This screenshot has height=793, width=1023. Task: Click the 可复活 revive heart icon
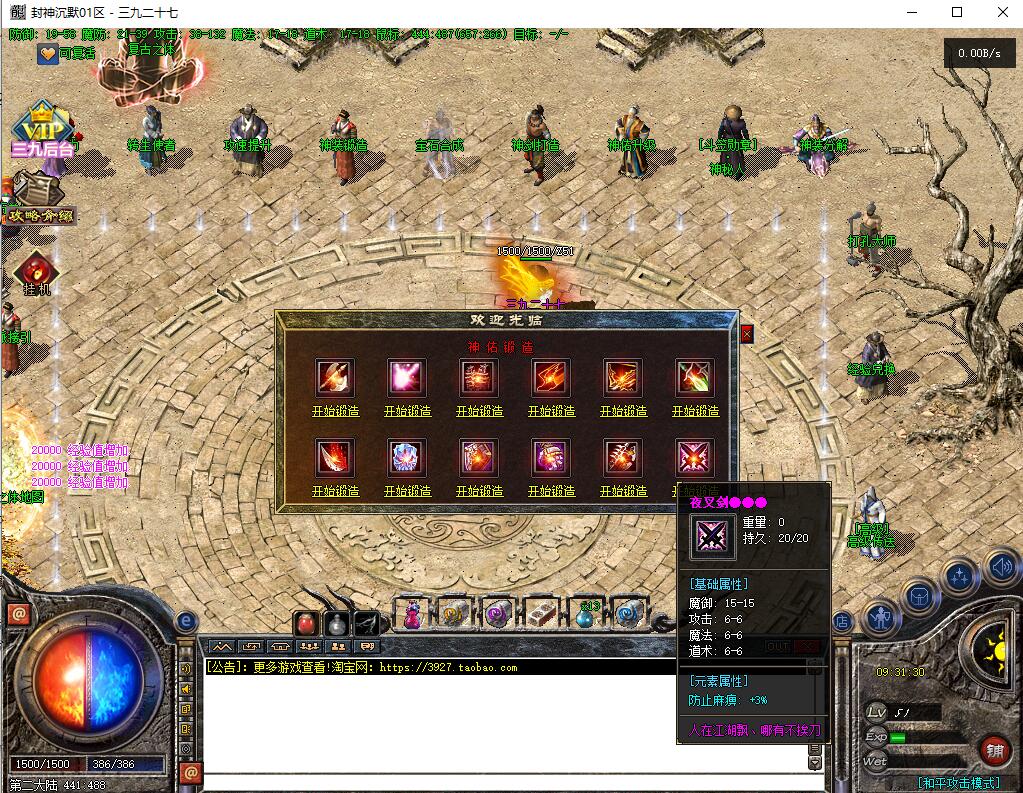coord(47,54)
